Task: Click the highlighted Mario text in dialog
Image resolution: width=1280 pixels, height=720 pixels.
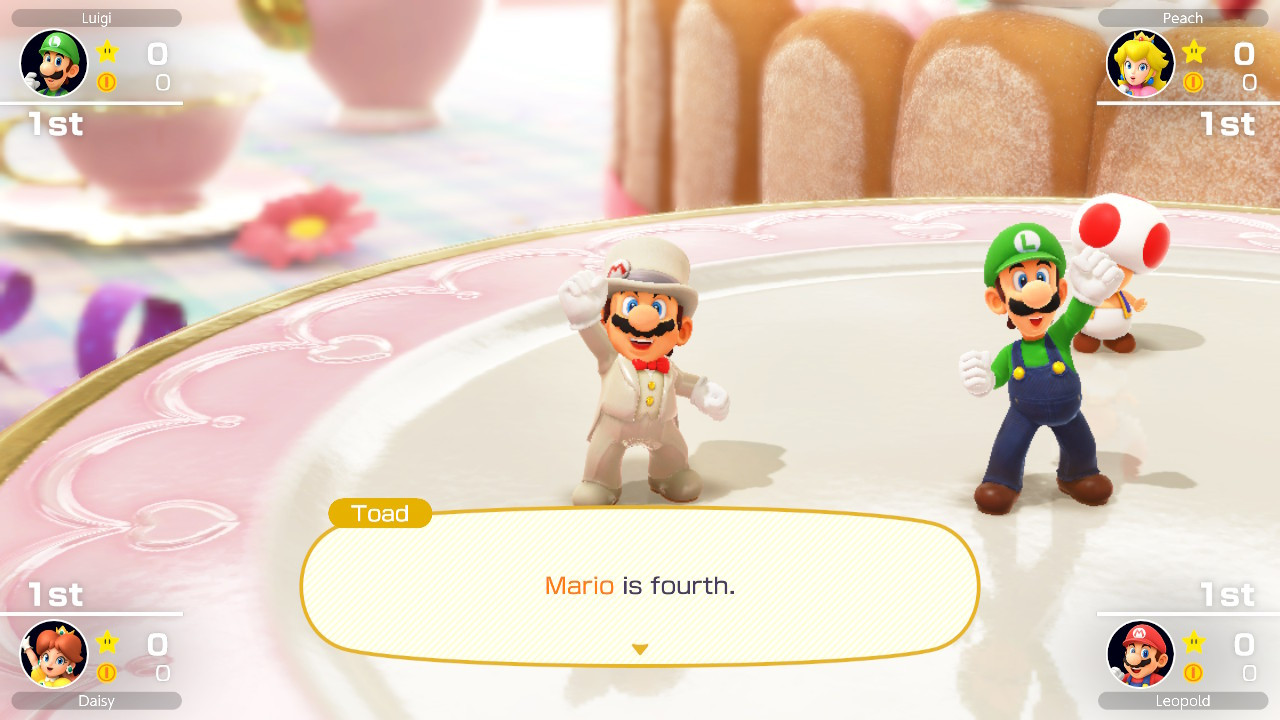Action: click(x=578, y=587)
